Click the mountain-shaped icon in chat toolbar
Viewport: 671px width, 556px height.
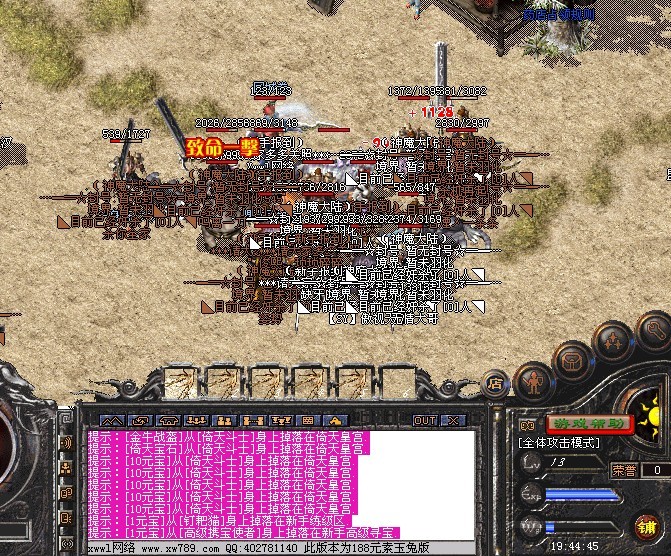click(111, 420)
